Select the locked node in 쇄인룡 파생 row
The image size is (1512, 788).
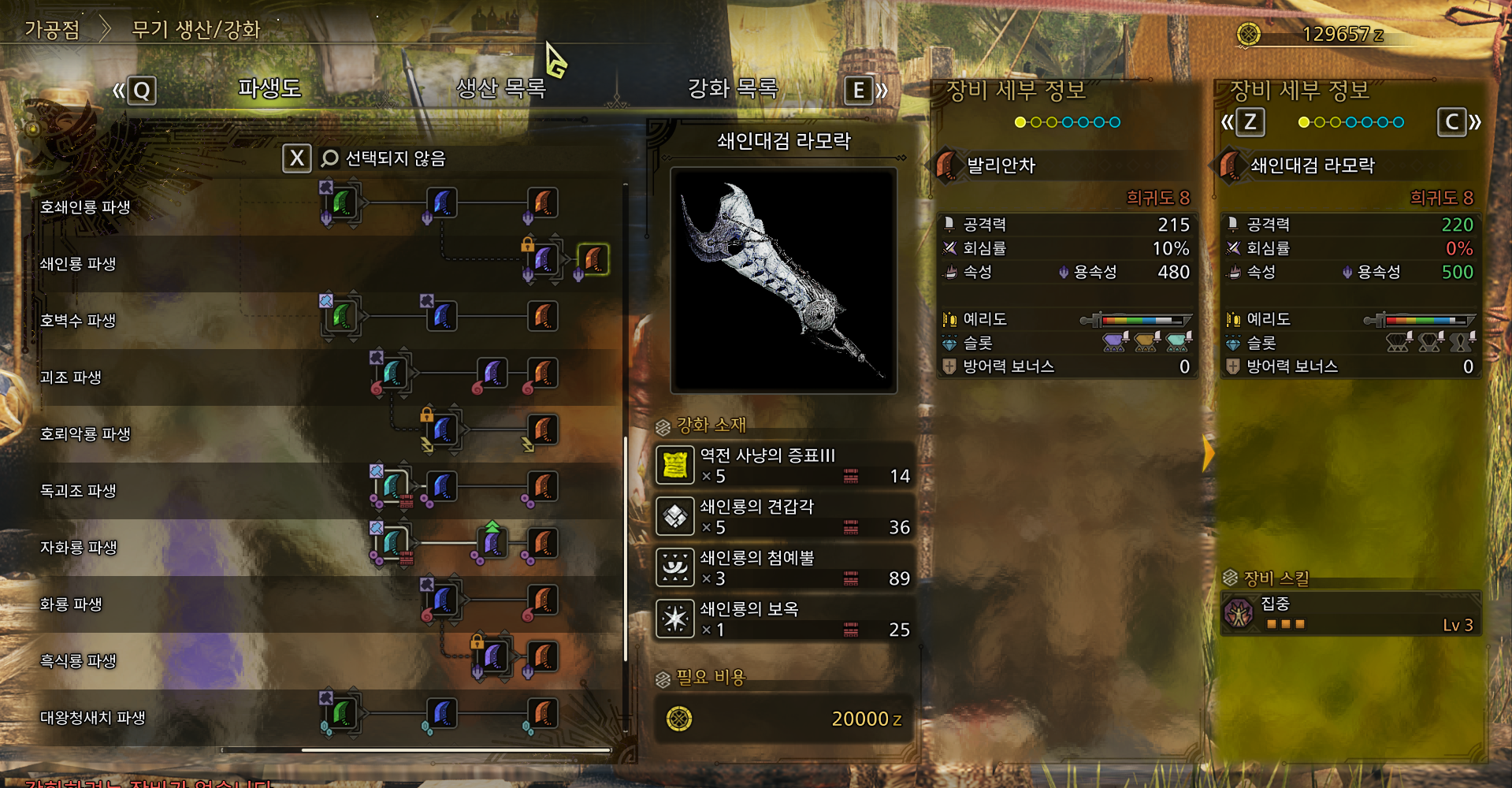(x=544, y=259)
